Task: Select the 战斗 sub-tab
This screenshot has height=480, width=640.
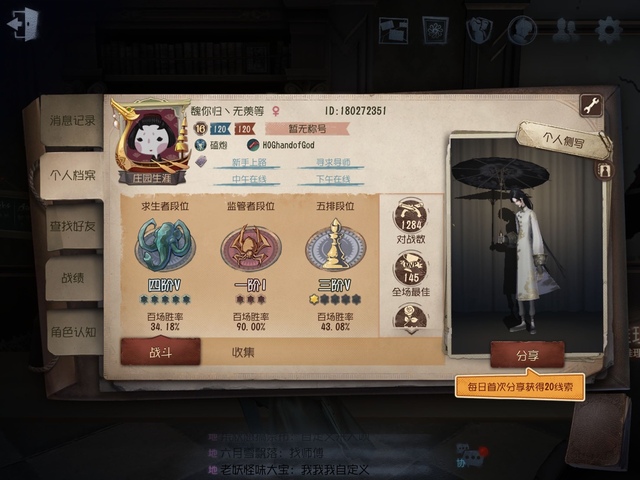Action: [161, 352]
